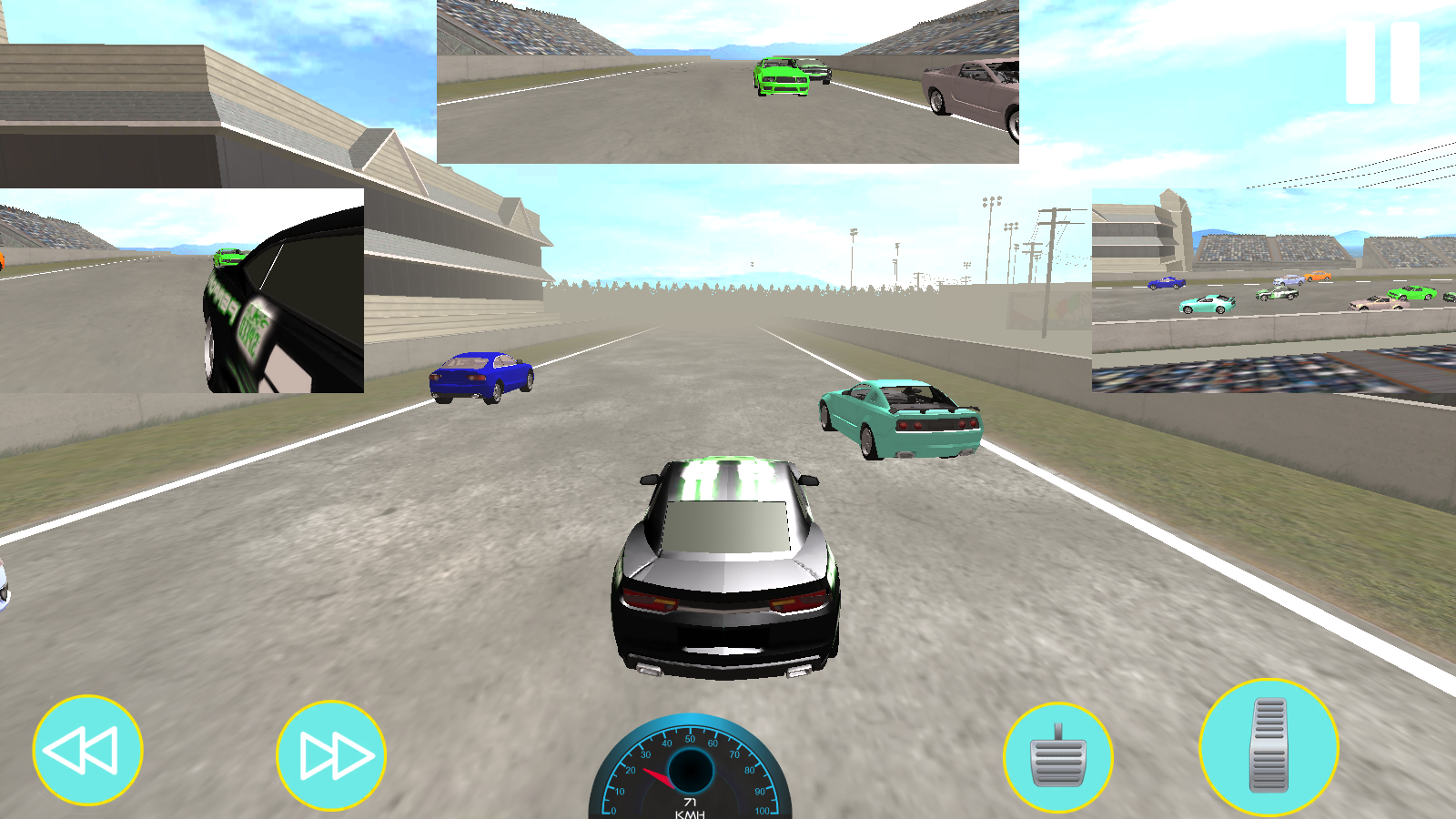Screen dimensions: 1456x819
Task: Steer left with the double-arrow button
Action: pyautogui.click(x=87, y=751)
